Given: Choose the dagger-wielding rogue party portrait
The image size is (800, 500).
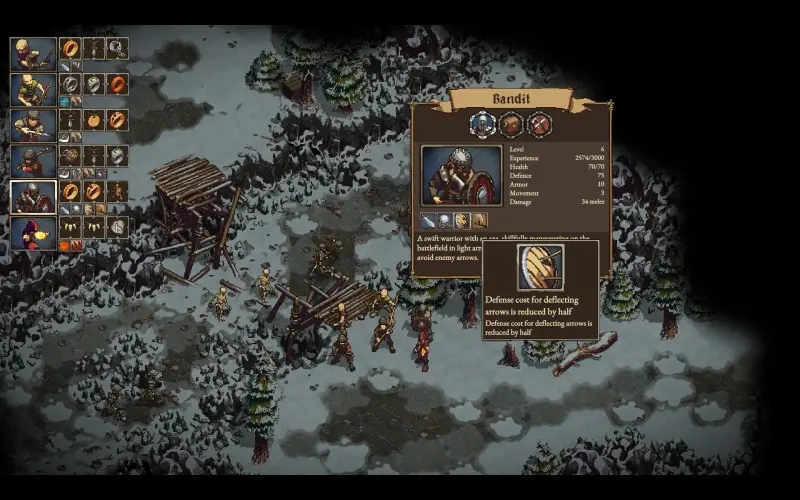Looking at the screenshot, I should 33,124.
